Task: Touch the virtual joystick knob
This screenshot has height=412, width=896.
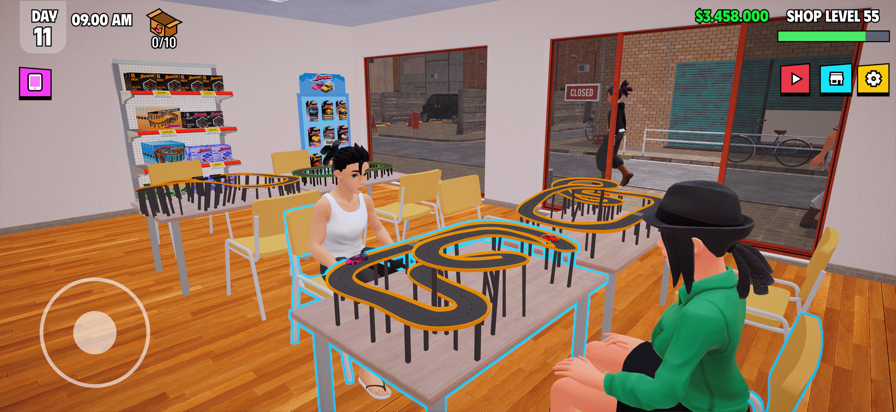Action: [x=95, y=332]
